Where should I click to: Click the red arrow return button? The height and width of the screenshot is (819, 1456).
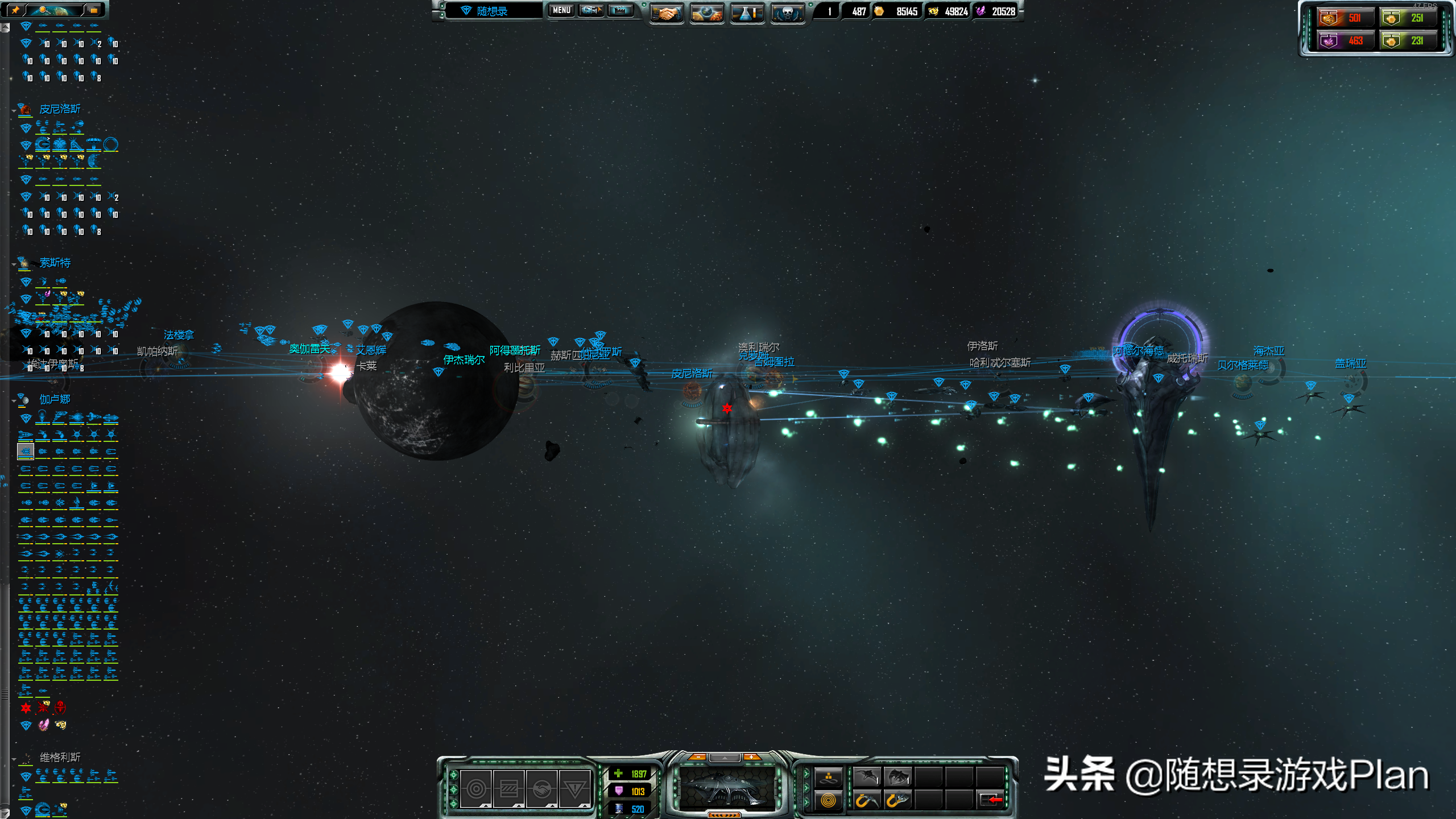tap(992, 800)
